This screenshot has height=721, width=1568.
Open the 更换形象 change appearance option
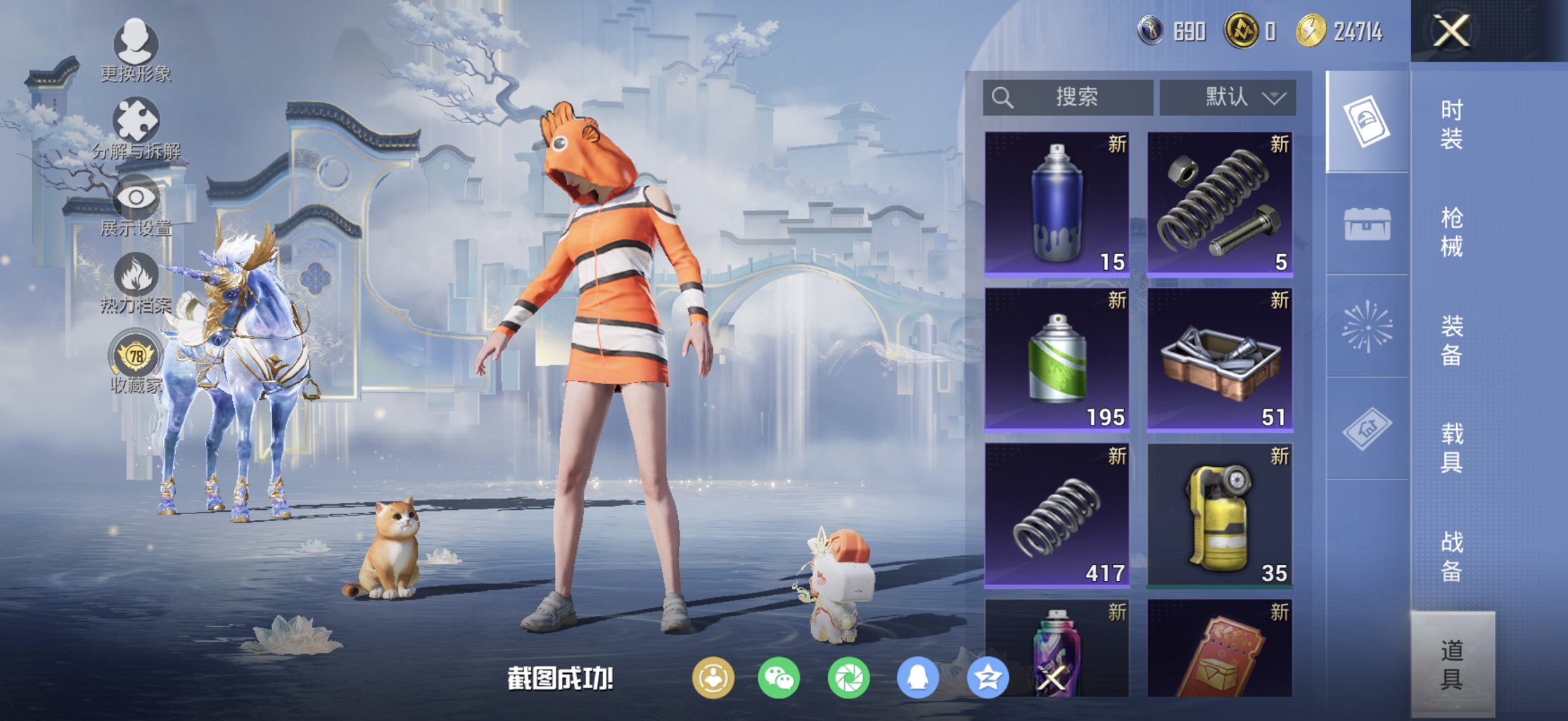[x=135, y=51]
